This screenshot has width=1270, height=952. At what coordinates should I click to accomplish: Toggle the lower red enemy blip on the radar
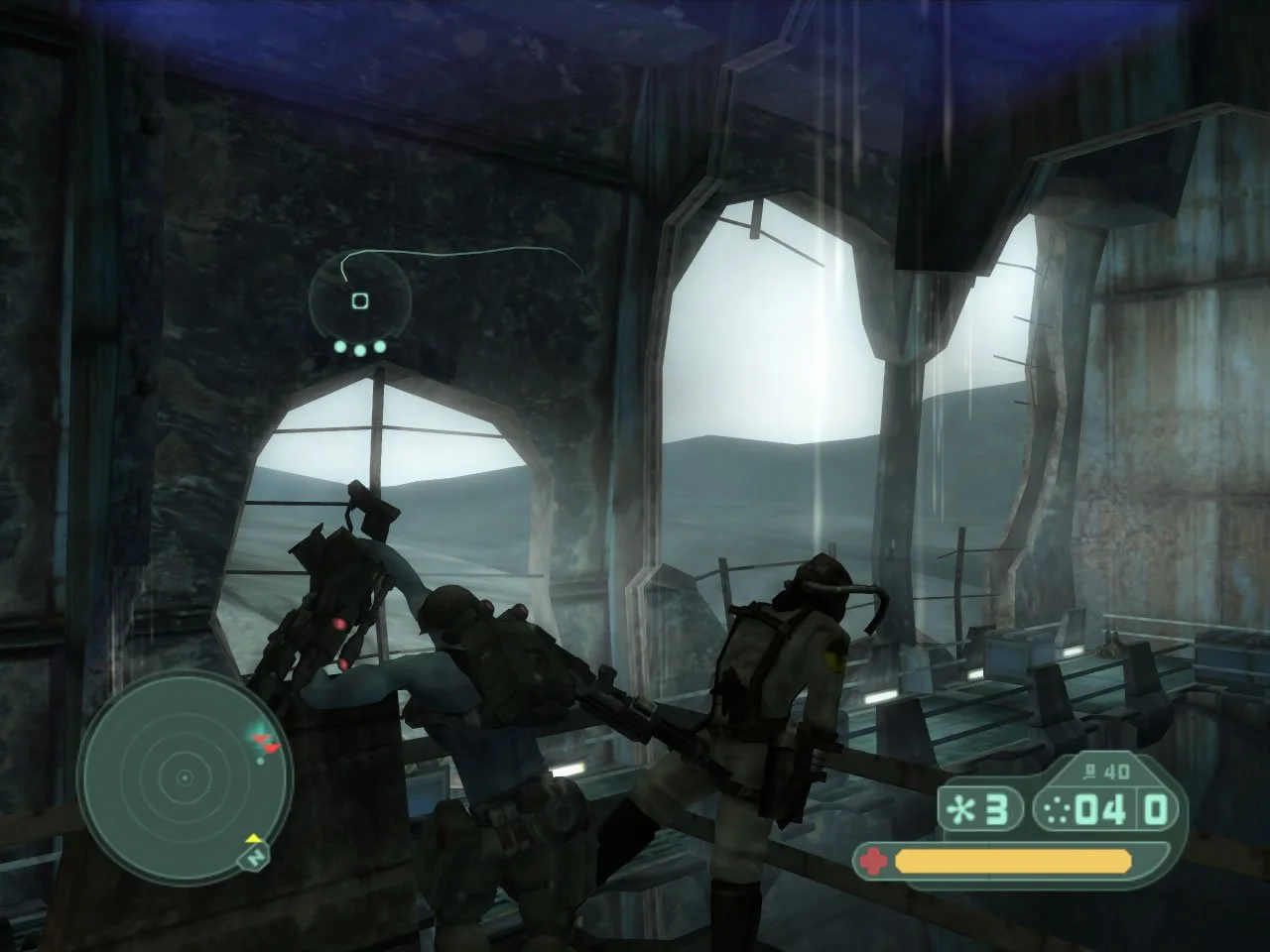[272, 747]
